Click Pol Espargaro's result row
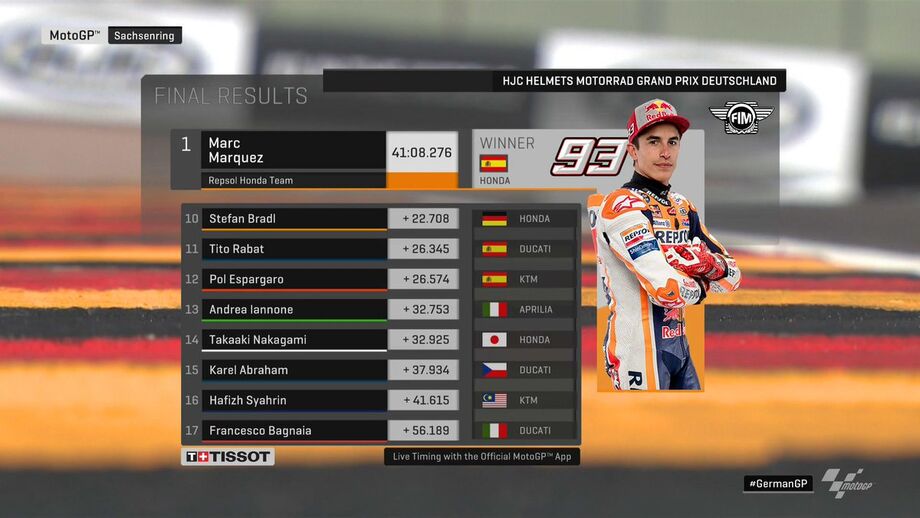This screenshot has width=920, height=518. (295, 279)
